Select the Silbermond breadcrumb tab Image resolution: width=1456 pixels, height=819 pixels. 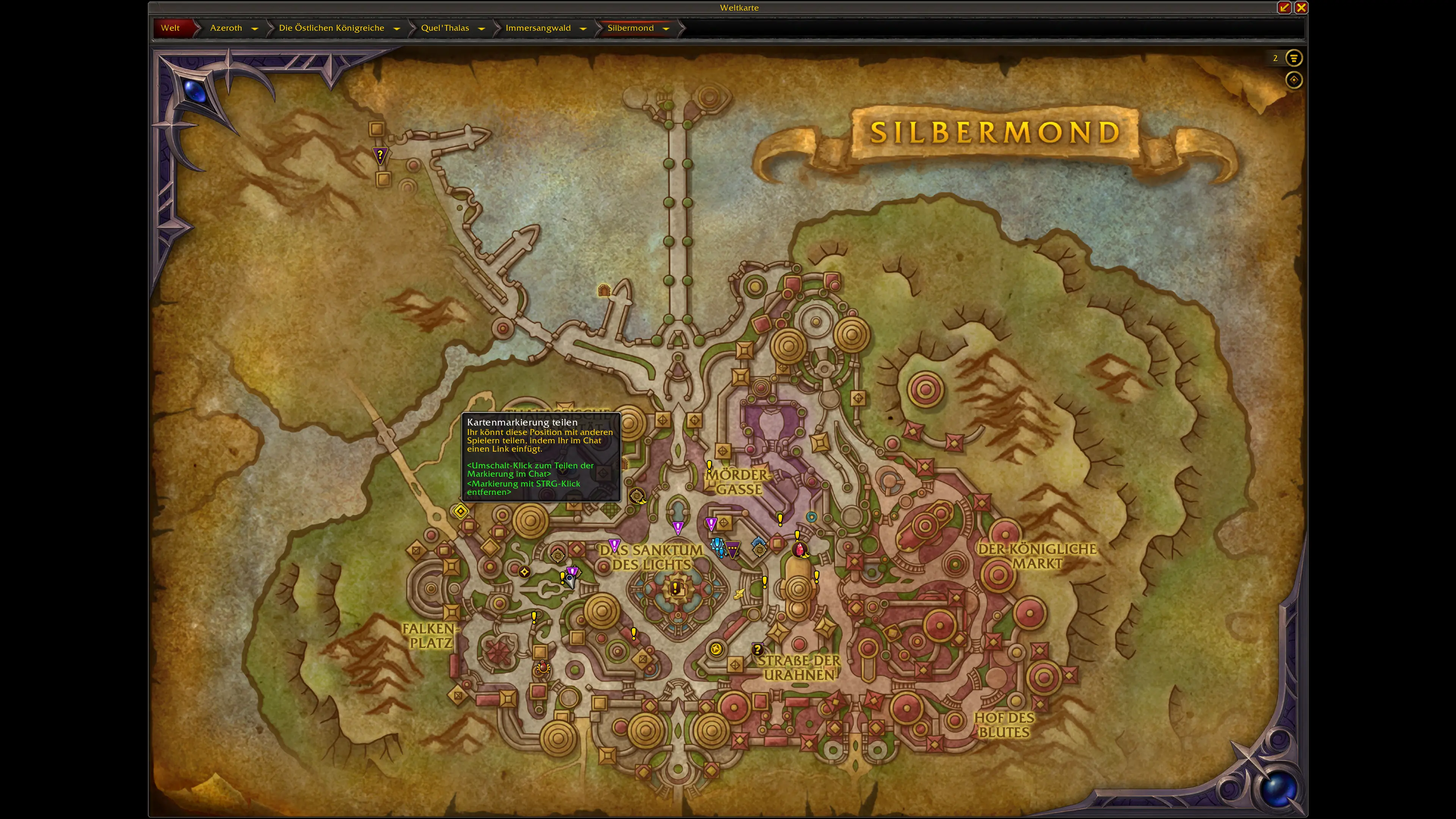tap(630, 28)
